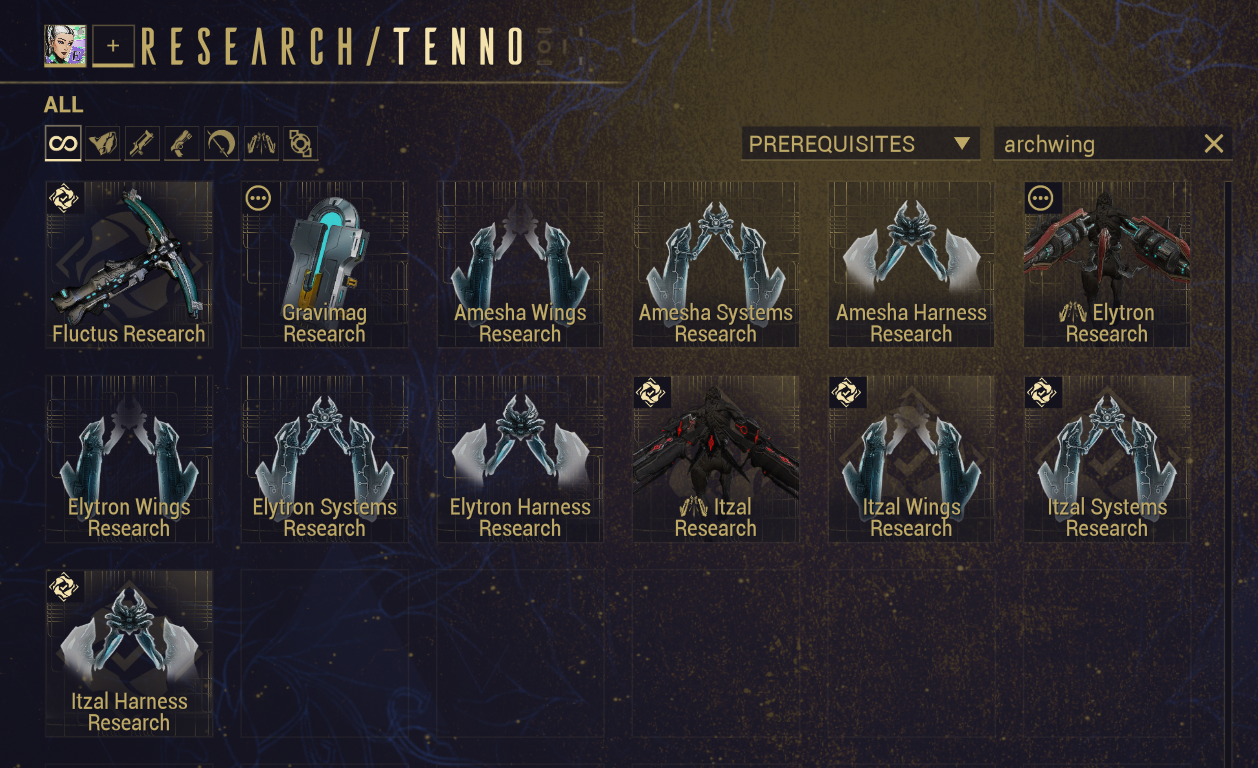Open Itzal Harness Research
This screenshot has width=1258, height=768.
click(x=129, y=653)
